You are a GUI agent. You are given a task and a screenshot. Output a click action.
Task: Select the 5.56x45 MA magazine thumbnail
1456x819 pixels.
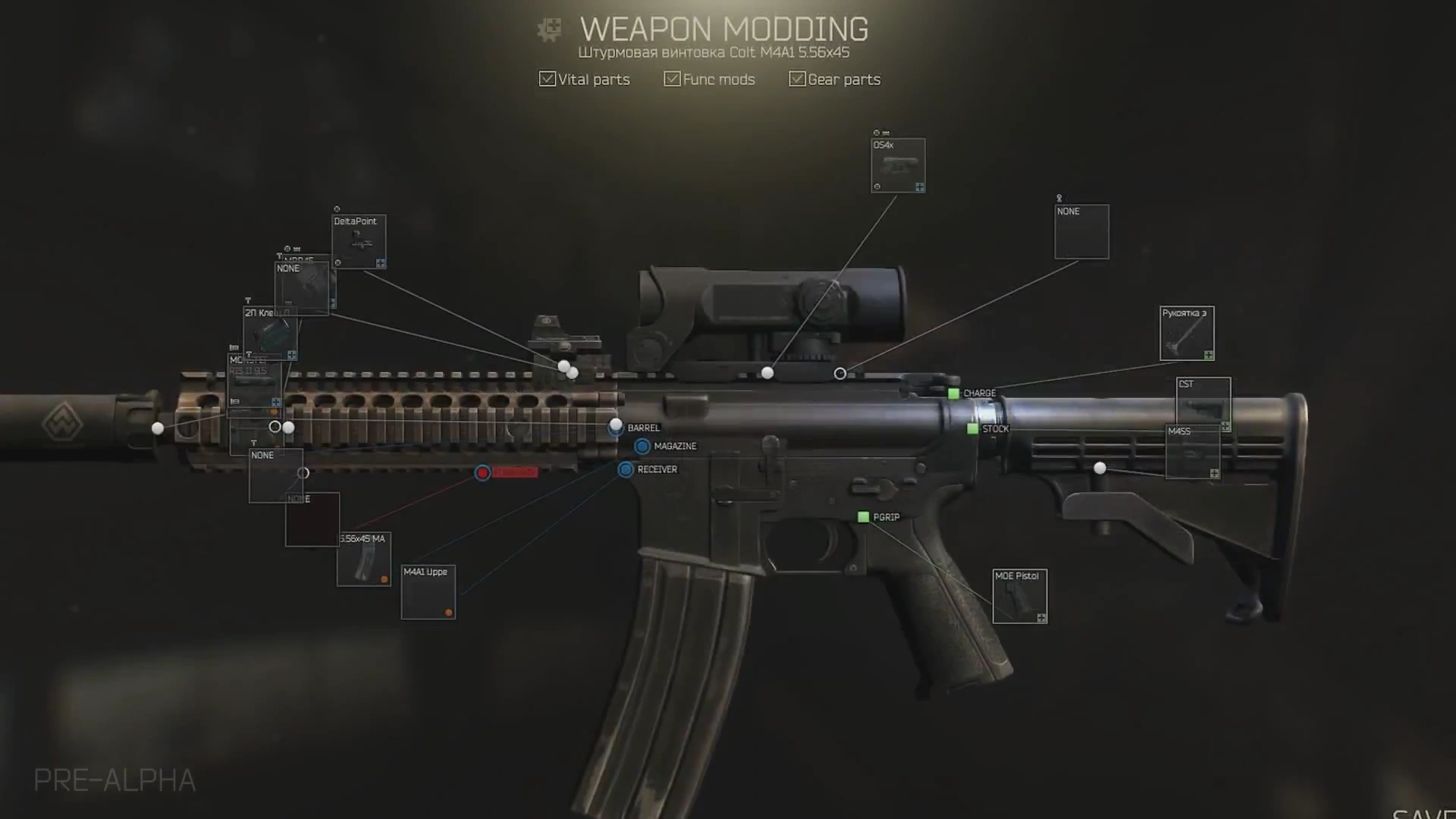pyautogui.click(x=362, y=557)
